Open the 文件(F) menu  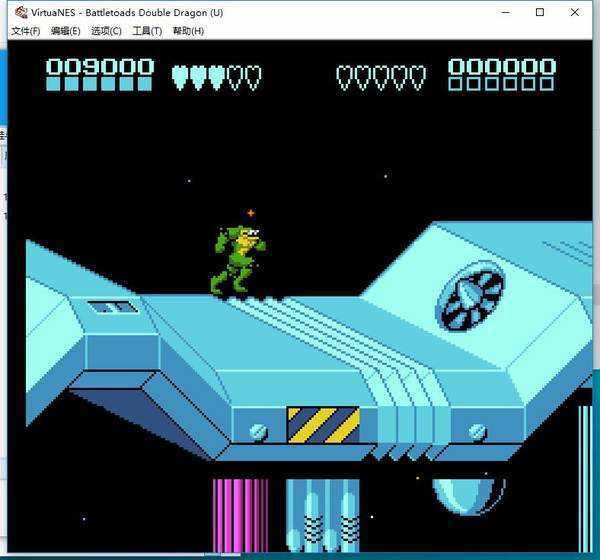click(x=25, y=31)
